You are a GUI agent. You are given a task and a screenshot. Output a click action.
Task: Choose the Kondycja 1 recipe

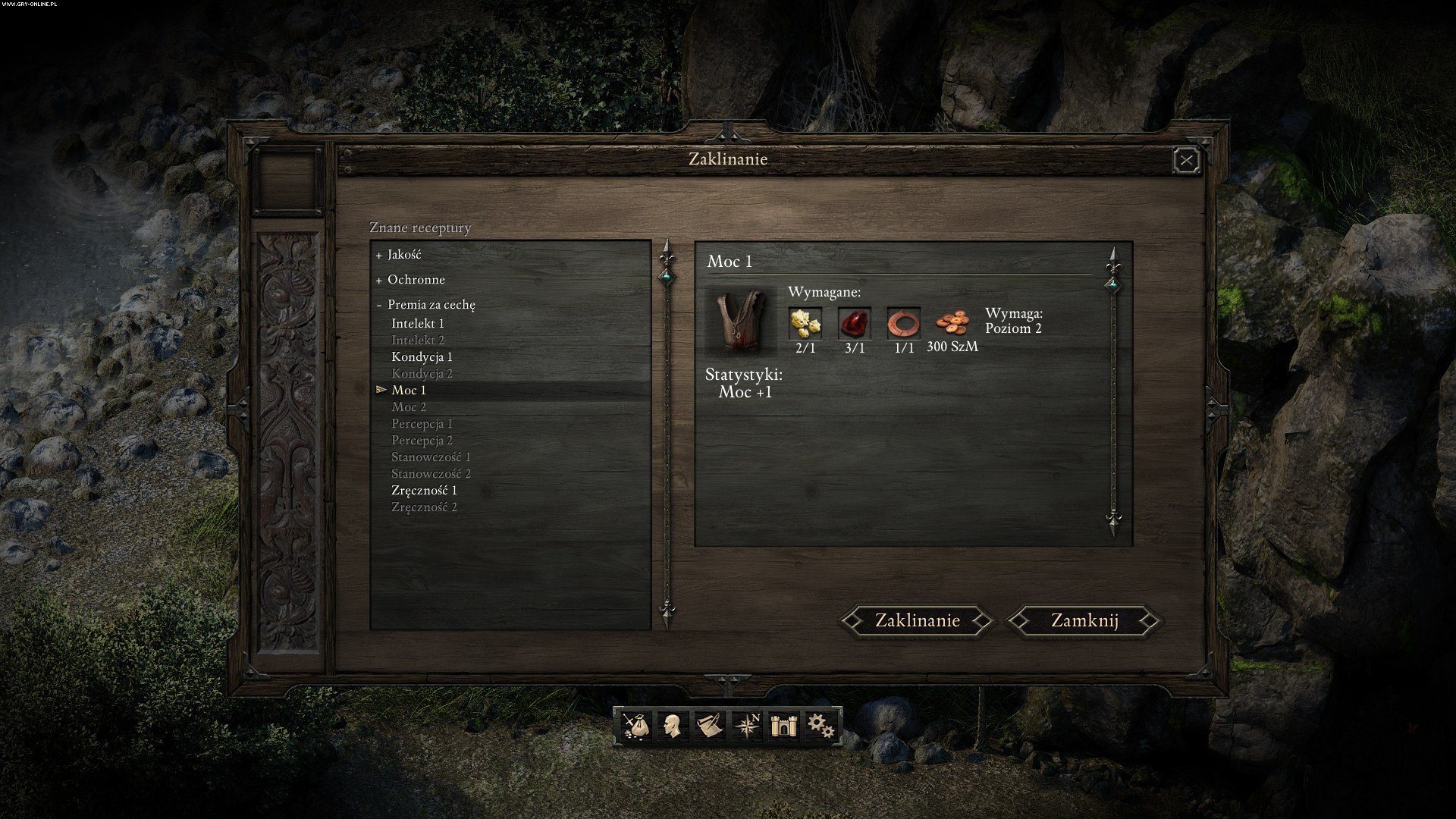[x=422, y=356]
